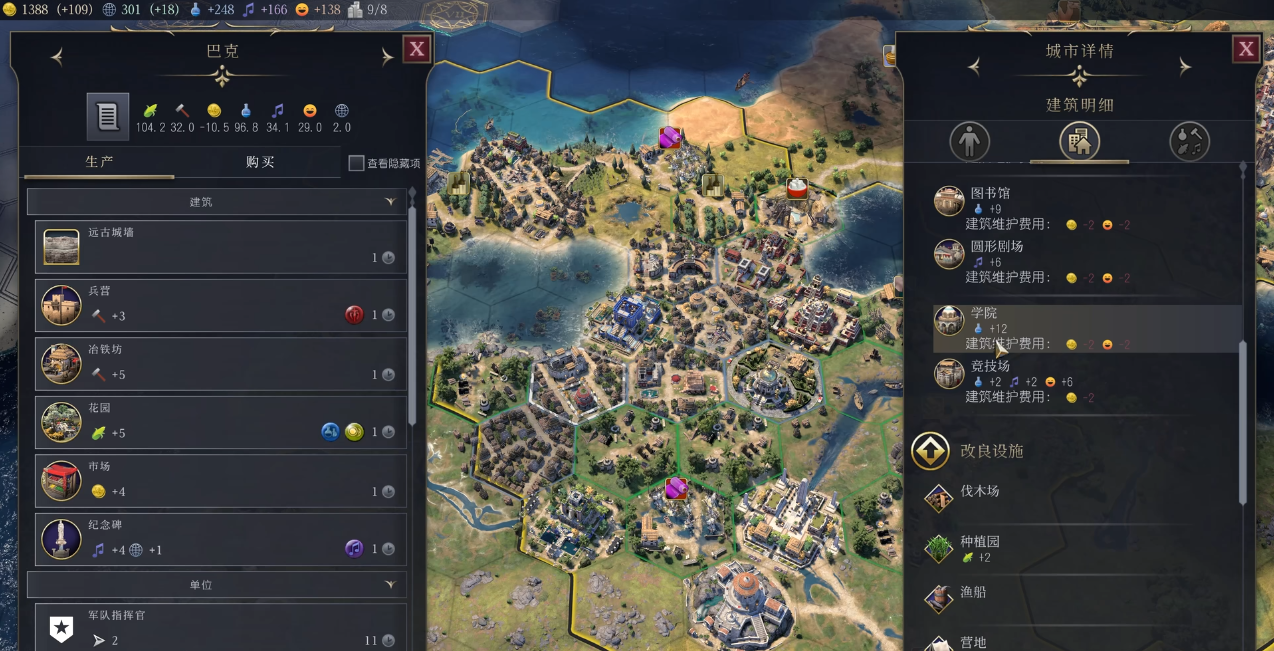The height and width of the screenshot is (651, 1274).
Task: Switch to the 生产 tab
Action: 99,162
